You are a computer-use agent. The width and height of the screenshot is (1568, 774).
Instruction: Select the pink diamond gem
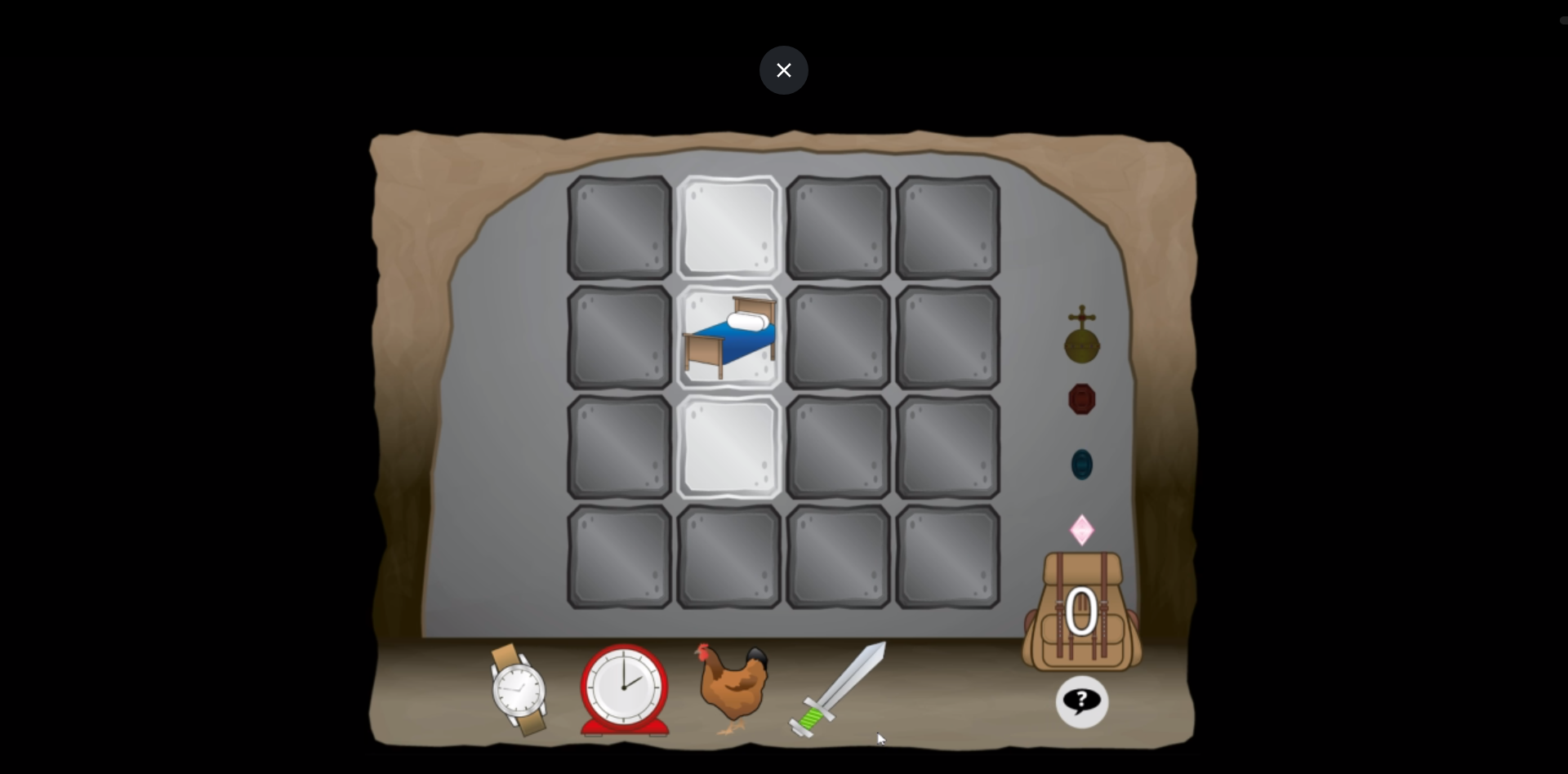pos(1080,528)
